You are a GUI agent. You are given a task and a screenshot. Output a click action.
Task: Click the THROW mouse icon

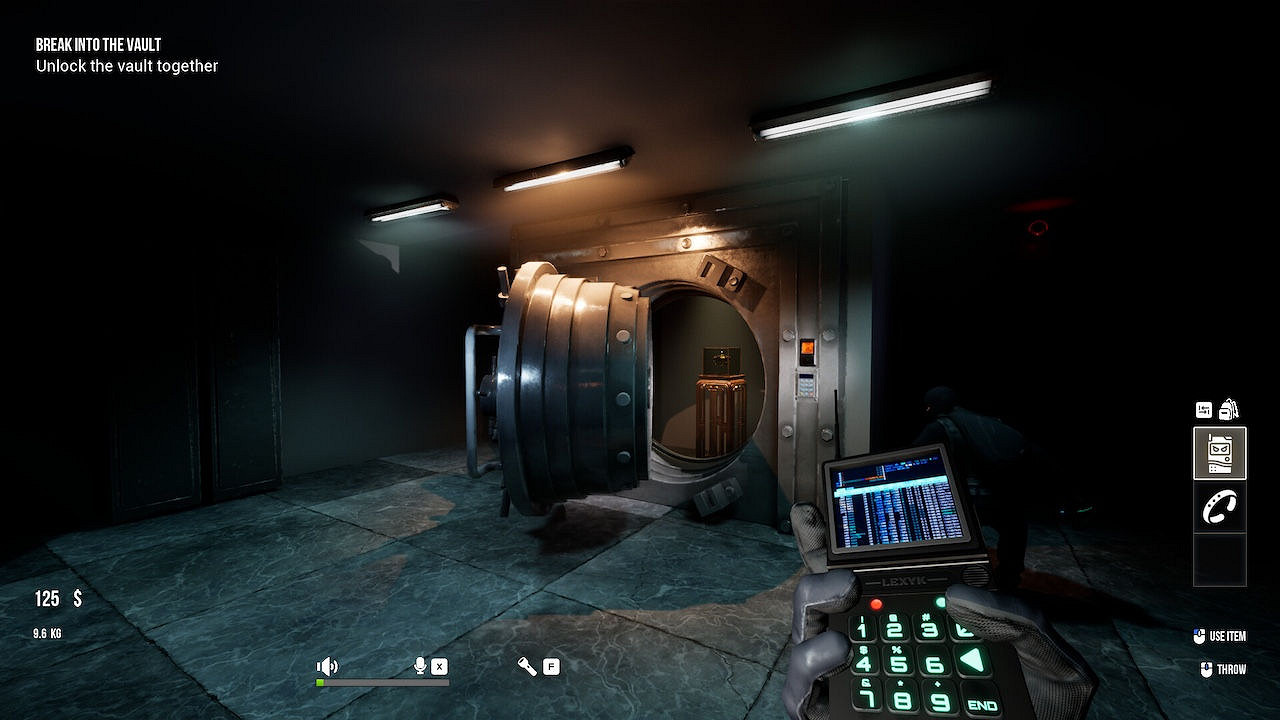coord(1206,670)
